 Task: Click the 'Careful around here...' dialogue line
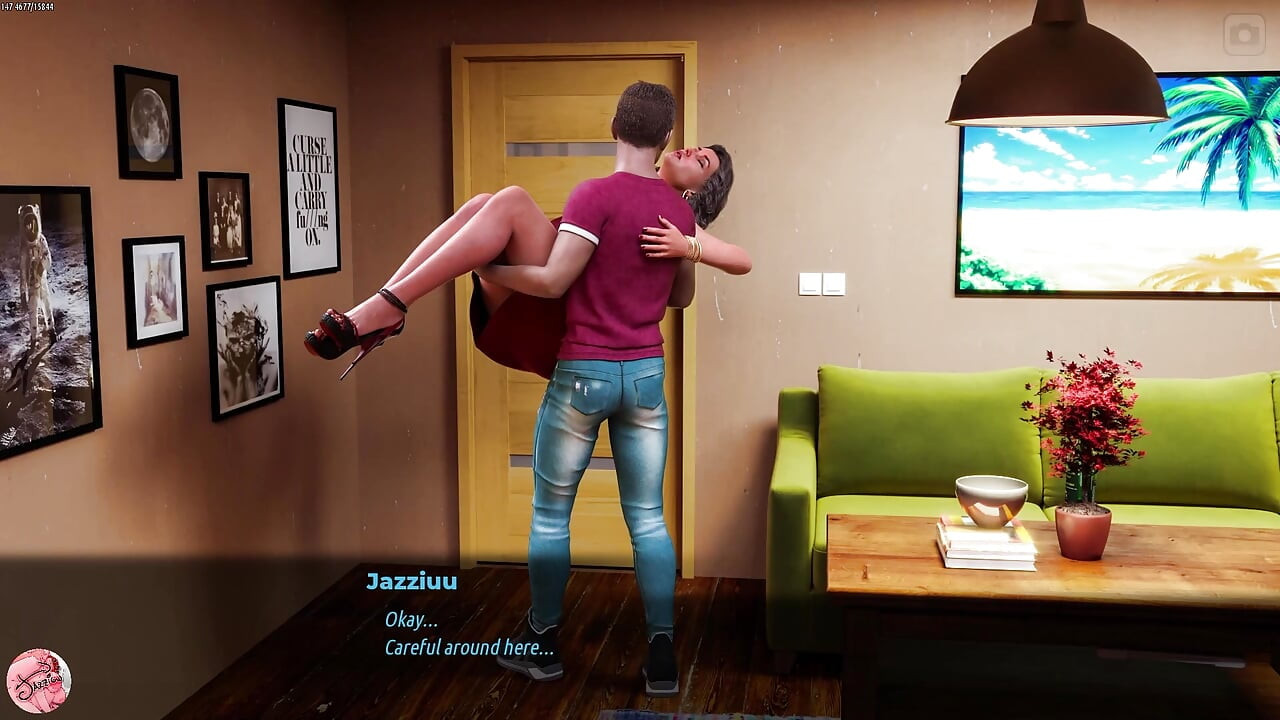point(470,647)
